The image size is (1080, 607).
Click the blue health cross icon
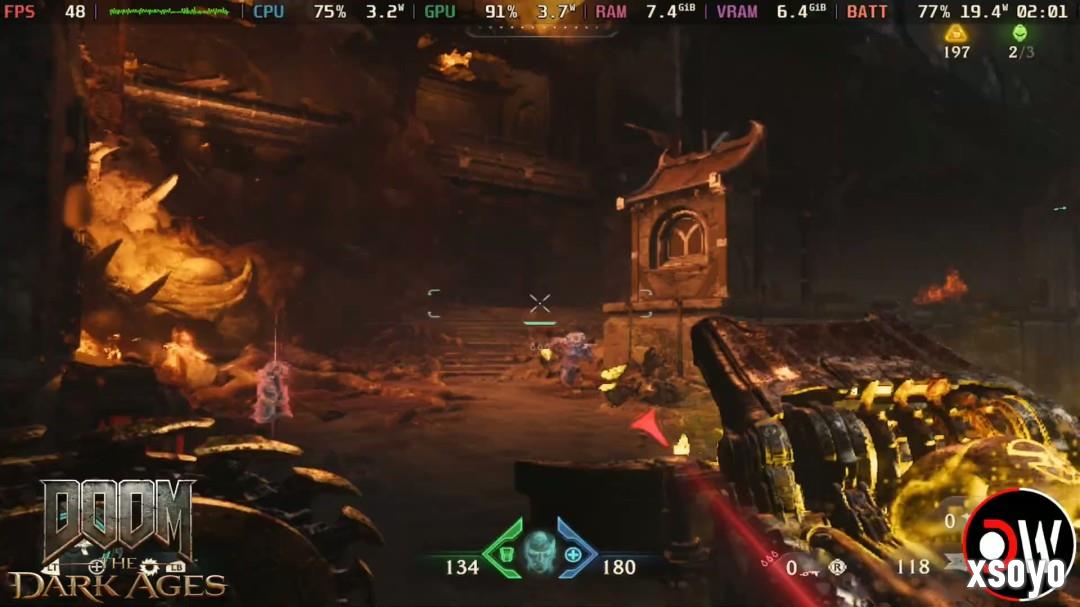[x=573, y=554]
